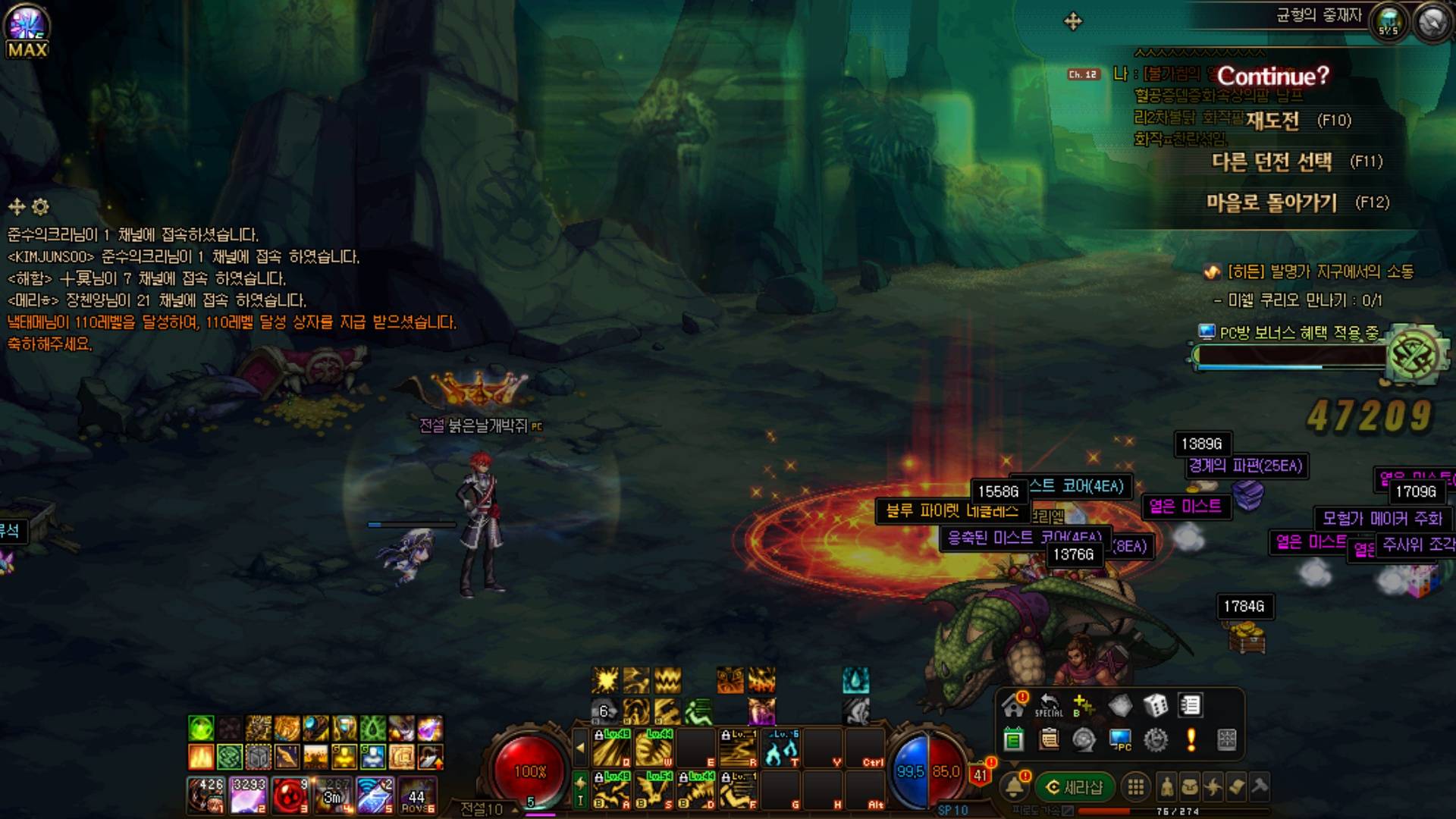Click the bell notification icon
The image size is (1456, 819).
(x=1014, y=787)
